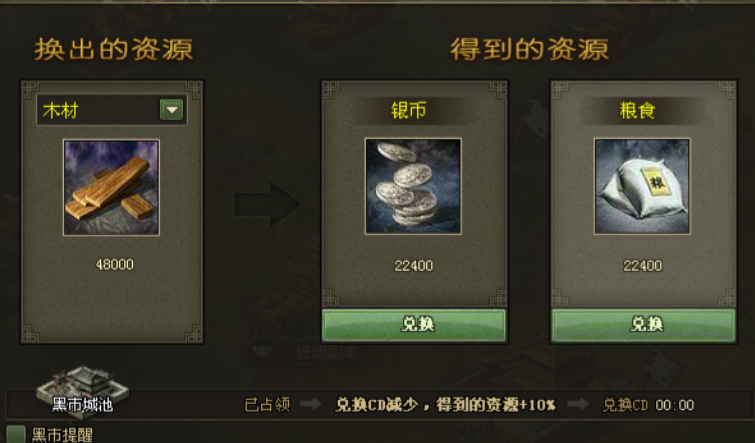Open the 木材 resource dropdown
This screenshot has width=755, height=443.
coord(172,110)
